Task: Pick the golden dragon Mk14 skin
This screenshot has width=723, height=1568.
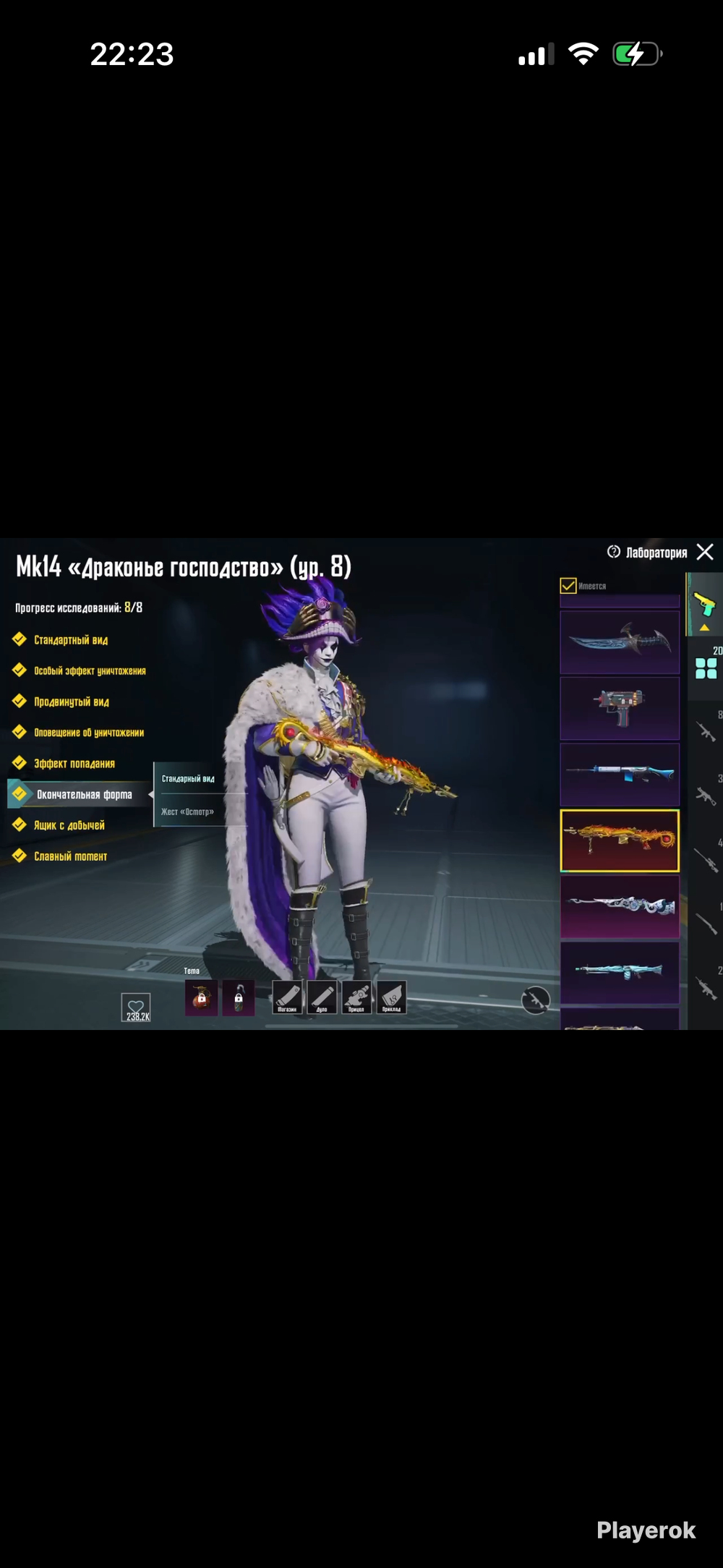Action: (x=620, y=840)
